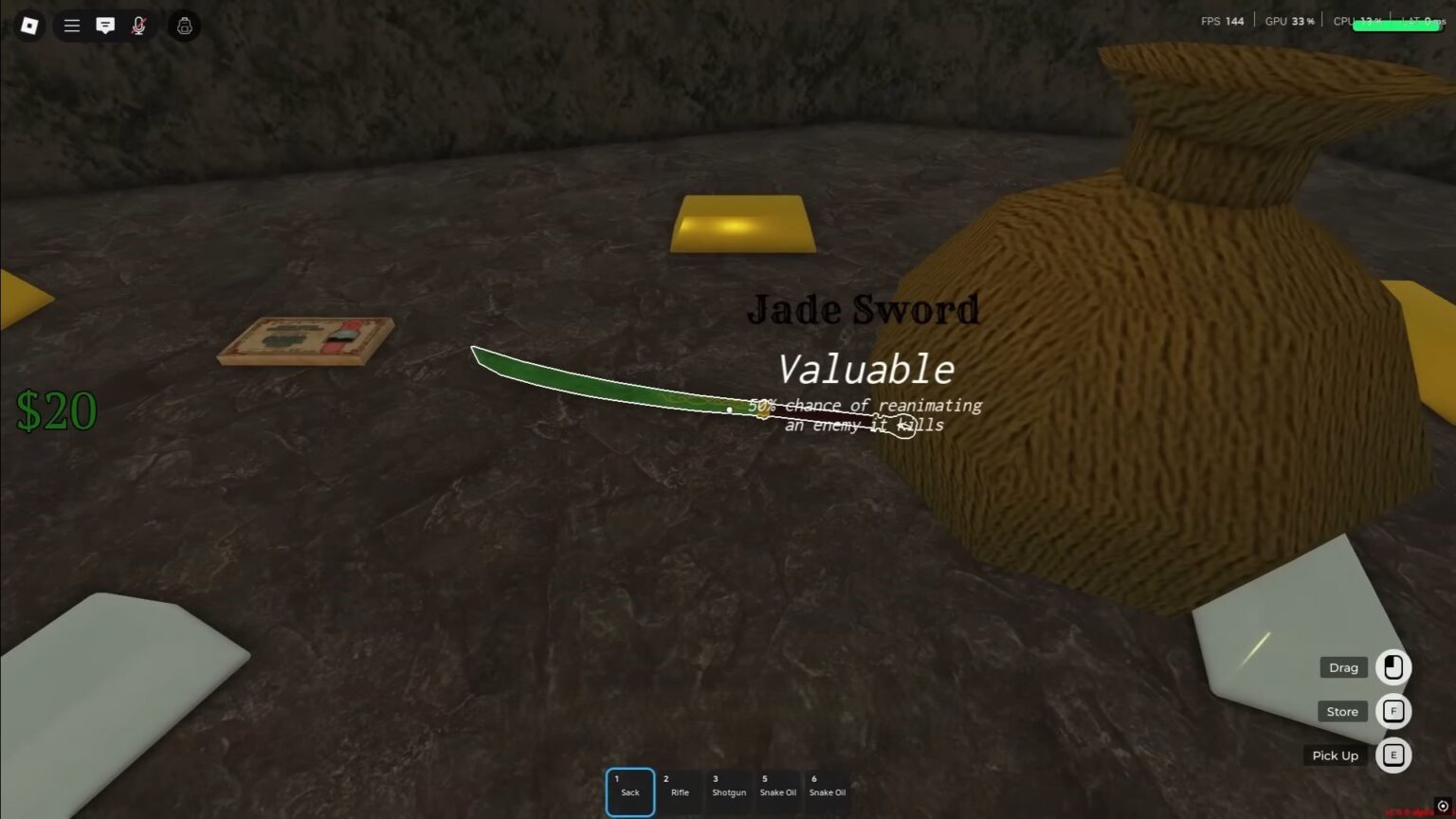The width and height of the screenshot is (1456, 819).
Task: Open the Roblox home icon
Action: tap(28, 26)
